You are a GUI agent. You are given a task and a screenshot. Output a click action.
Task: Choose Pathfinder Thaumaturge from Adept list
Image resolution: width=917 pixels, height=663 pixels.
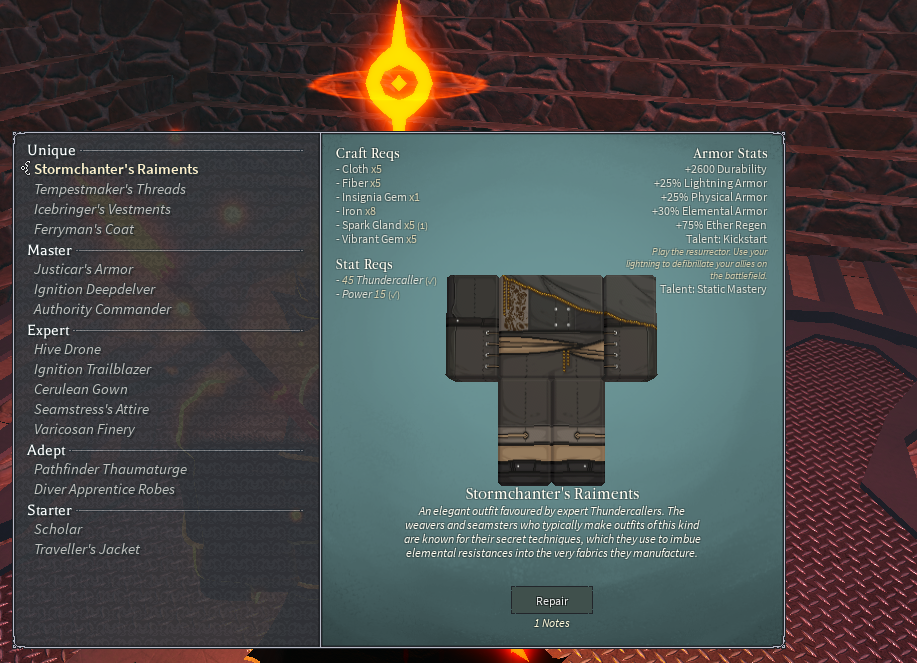pyautogui.click(x=110, y=469)
